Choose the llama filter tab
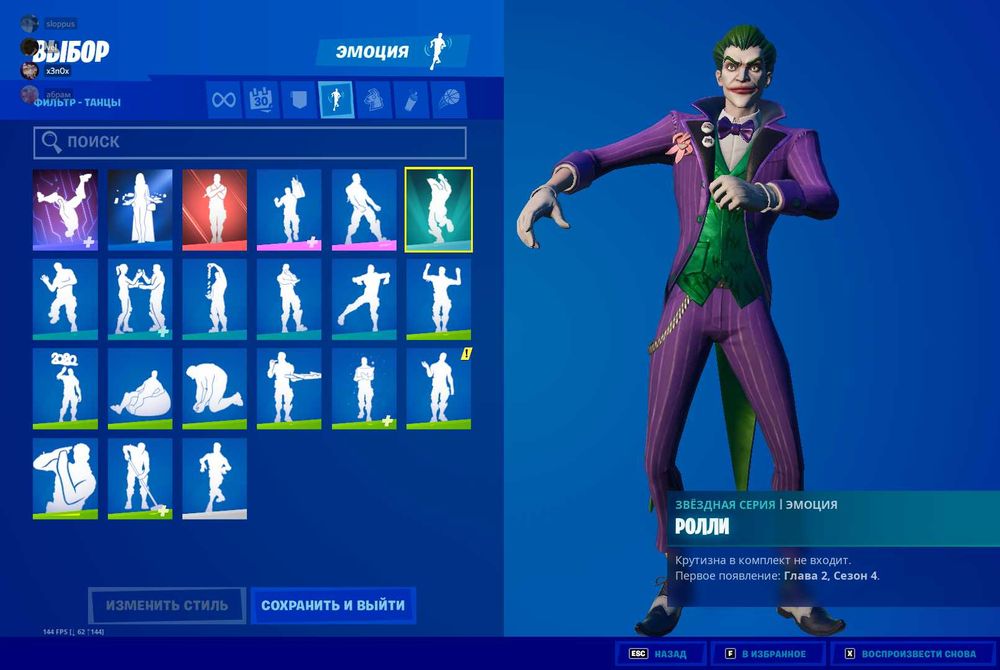The width and height of the screenshot is (1000, 670). point(372,100)
